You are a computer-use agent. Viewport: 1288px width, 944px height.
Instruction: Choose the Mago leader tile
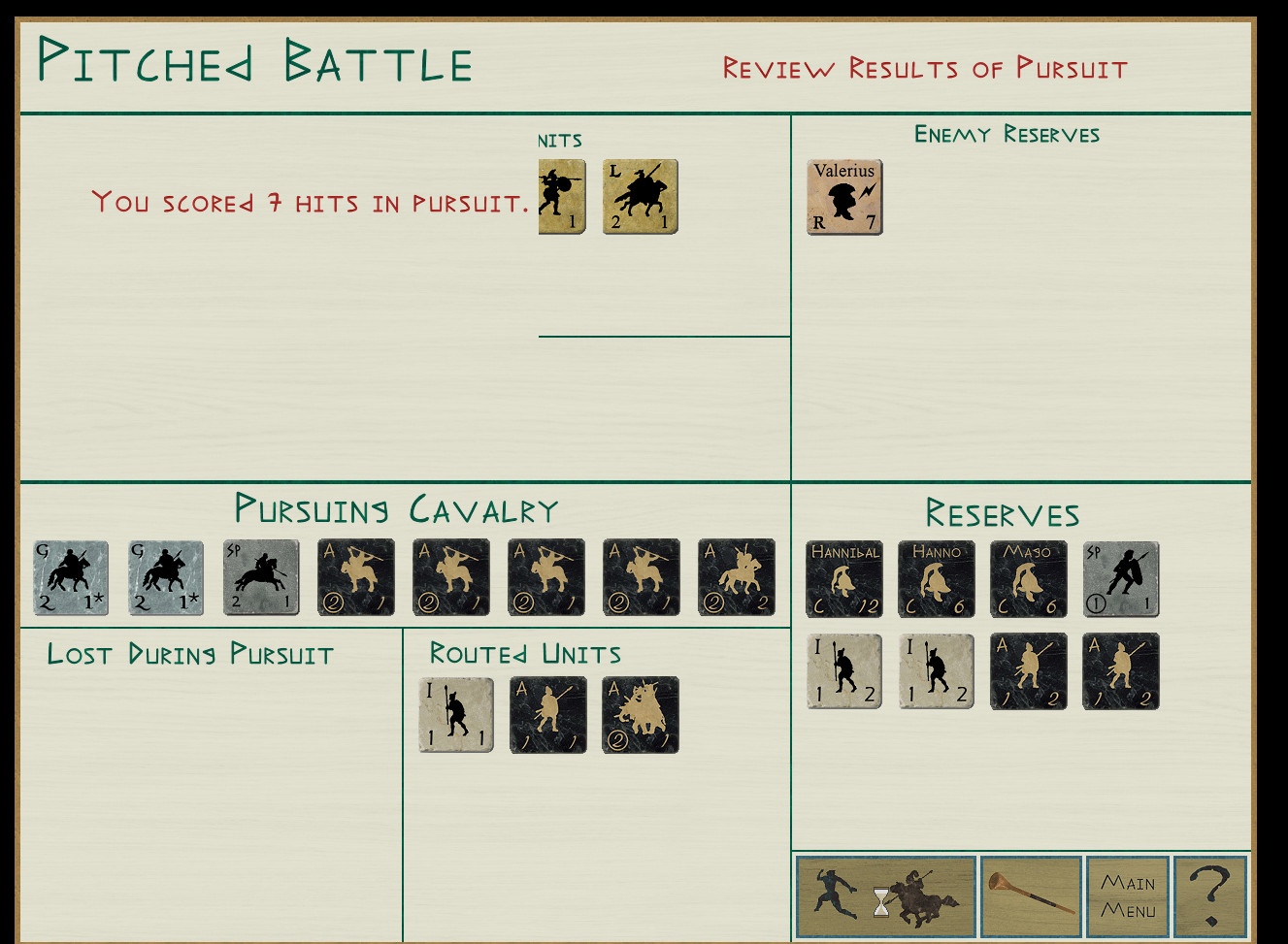point(1029,579)
